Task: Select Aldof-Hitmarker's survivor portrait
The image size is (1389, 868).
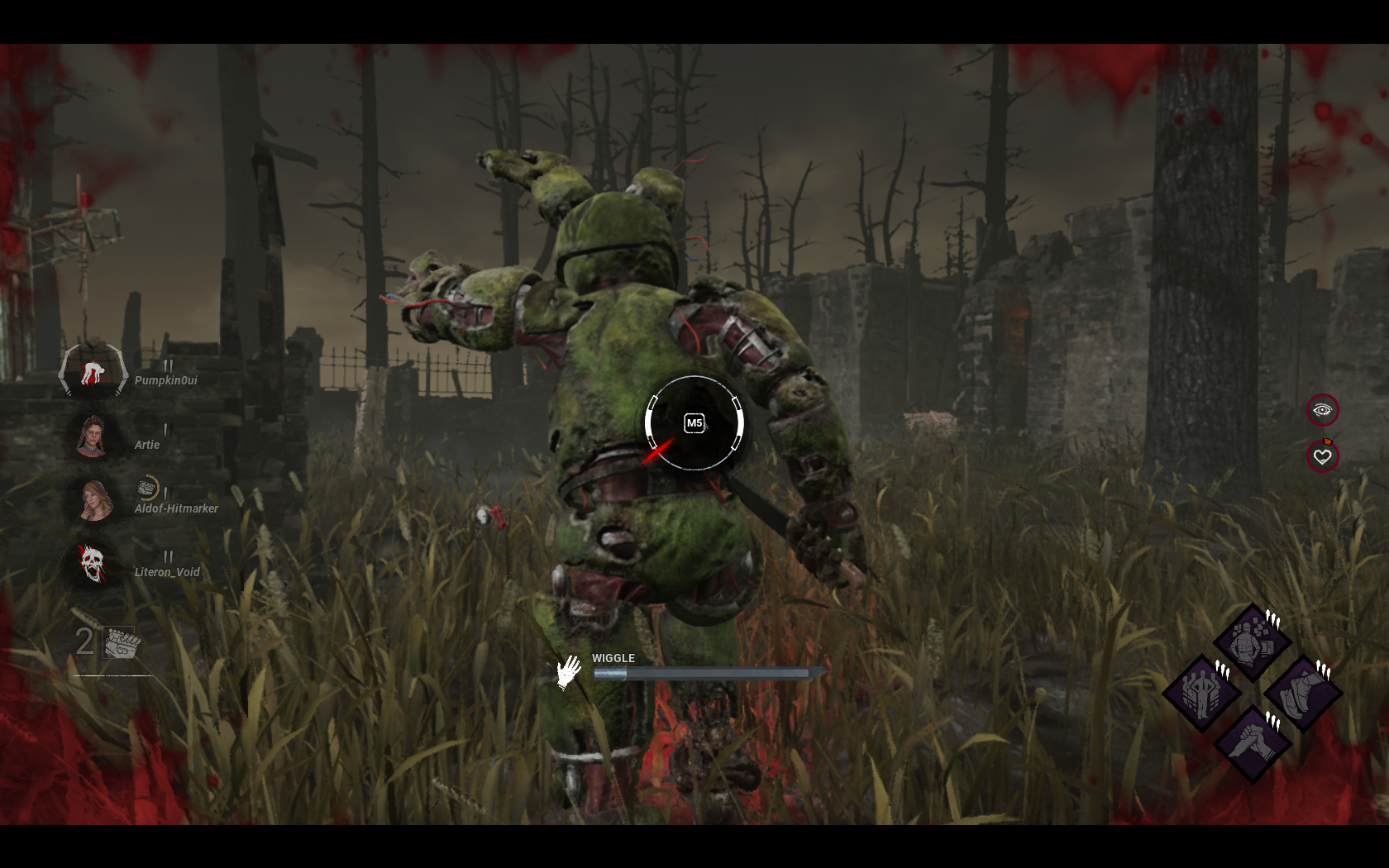Action: point(94,500)
